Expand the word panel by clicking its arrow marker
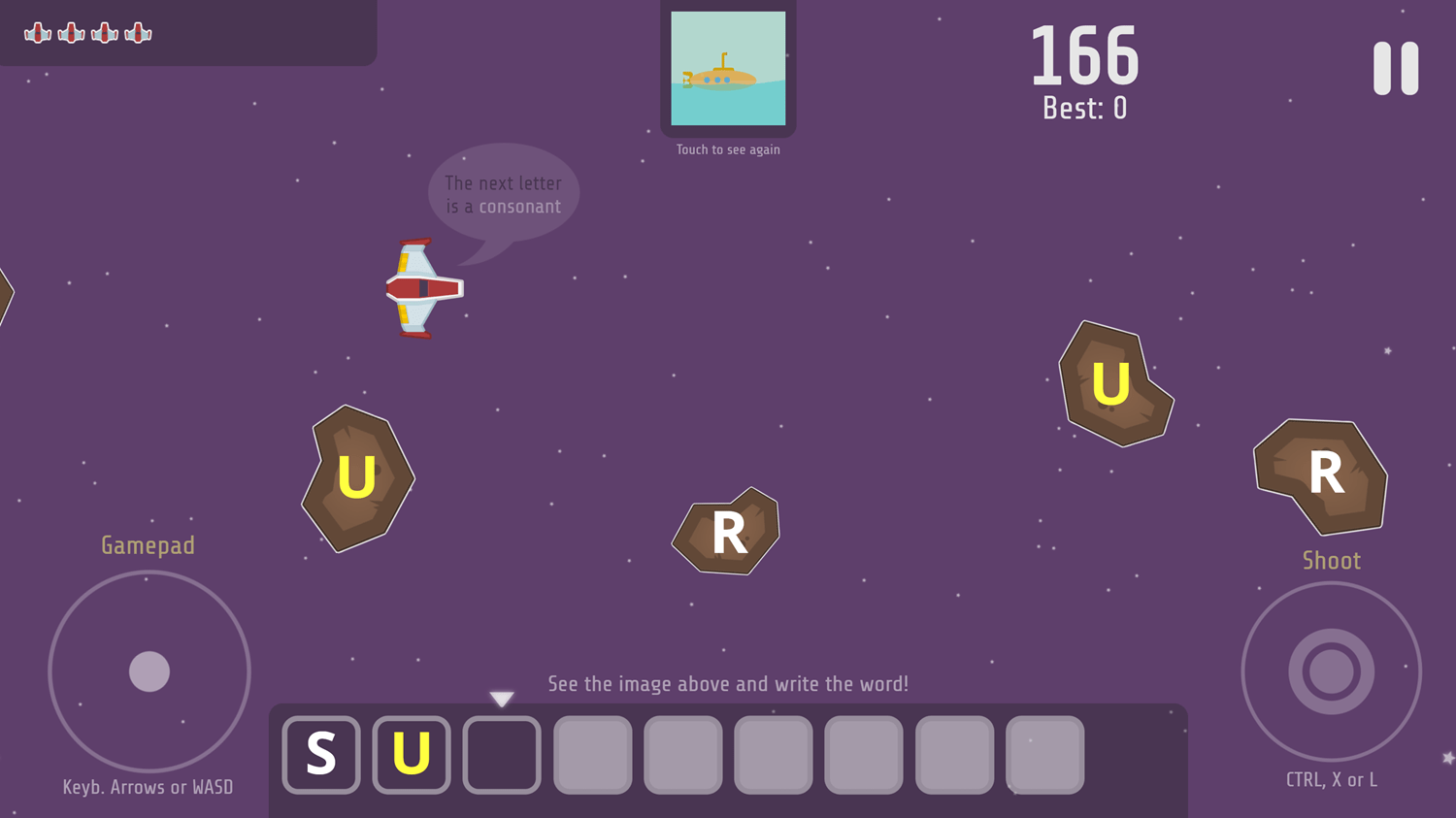This screenshot has width=1456, height=818. pos(501,698)
